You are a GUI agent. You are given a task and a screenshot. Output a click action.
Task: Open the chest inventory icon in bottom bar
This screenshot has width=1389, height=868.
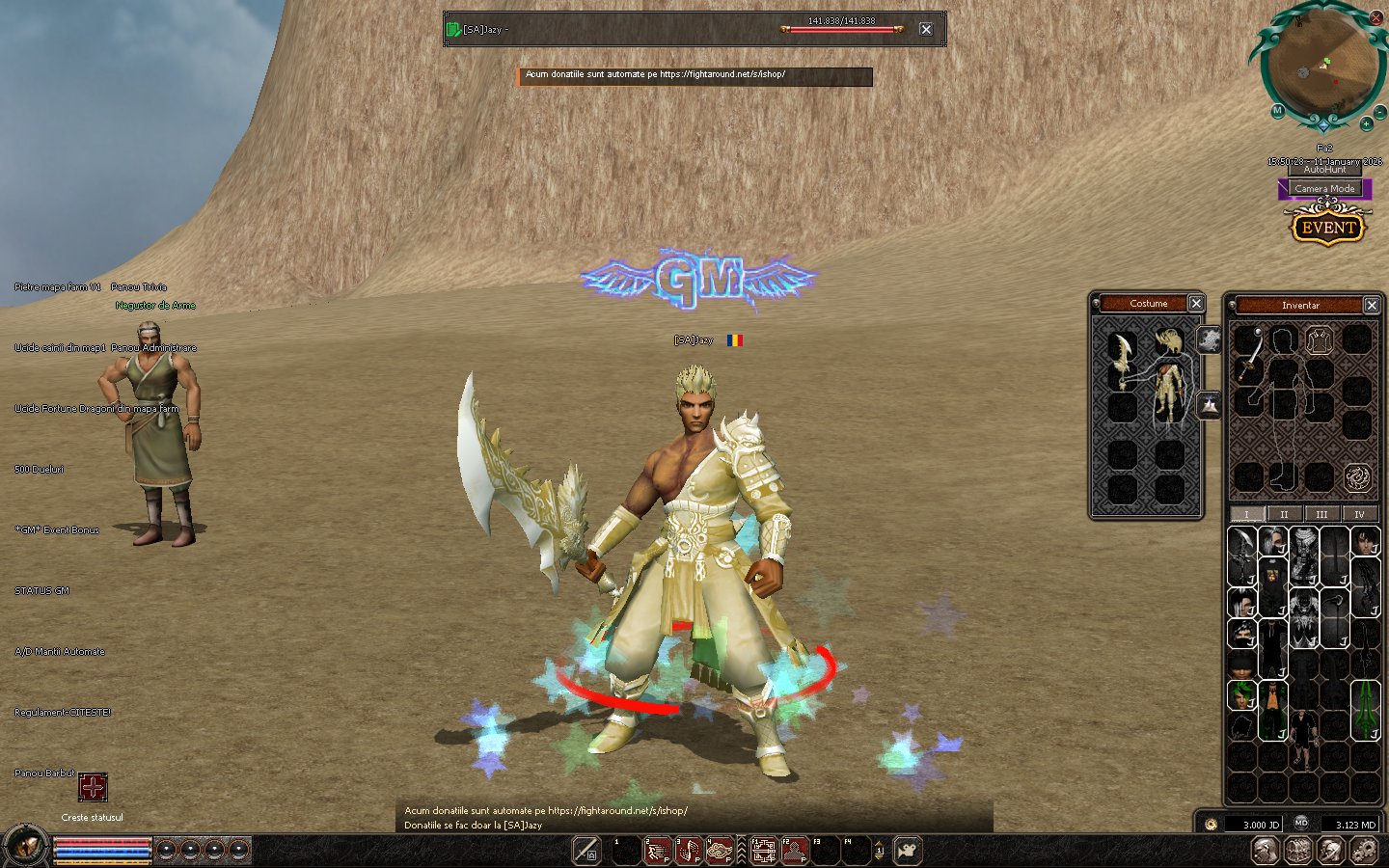tap(1297, 851)
